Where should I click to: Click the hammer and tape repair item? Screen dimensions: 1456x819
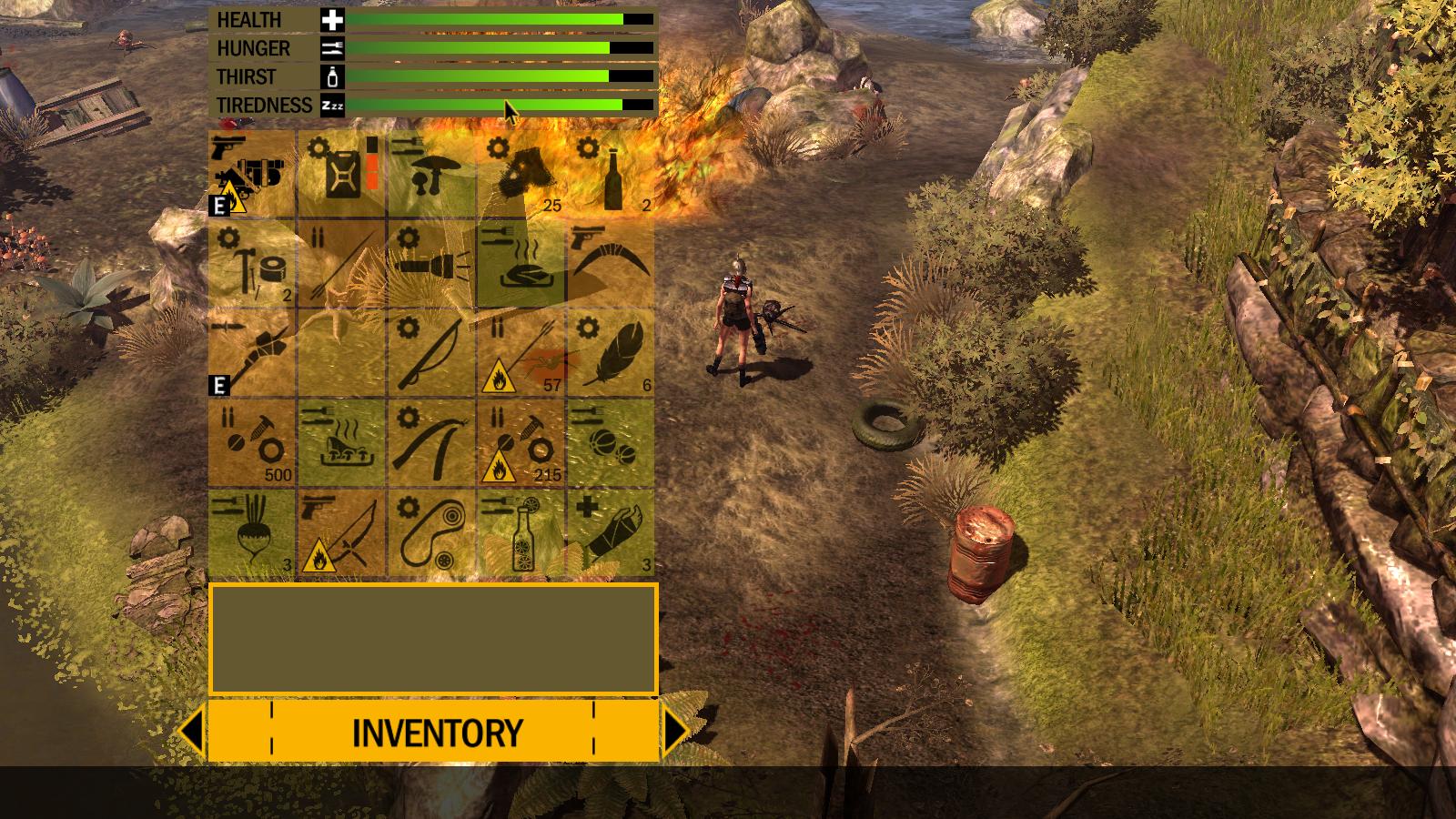(253, 264)
